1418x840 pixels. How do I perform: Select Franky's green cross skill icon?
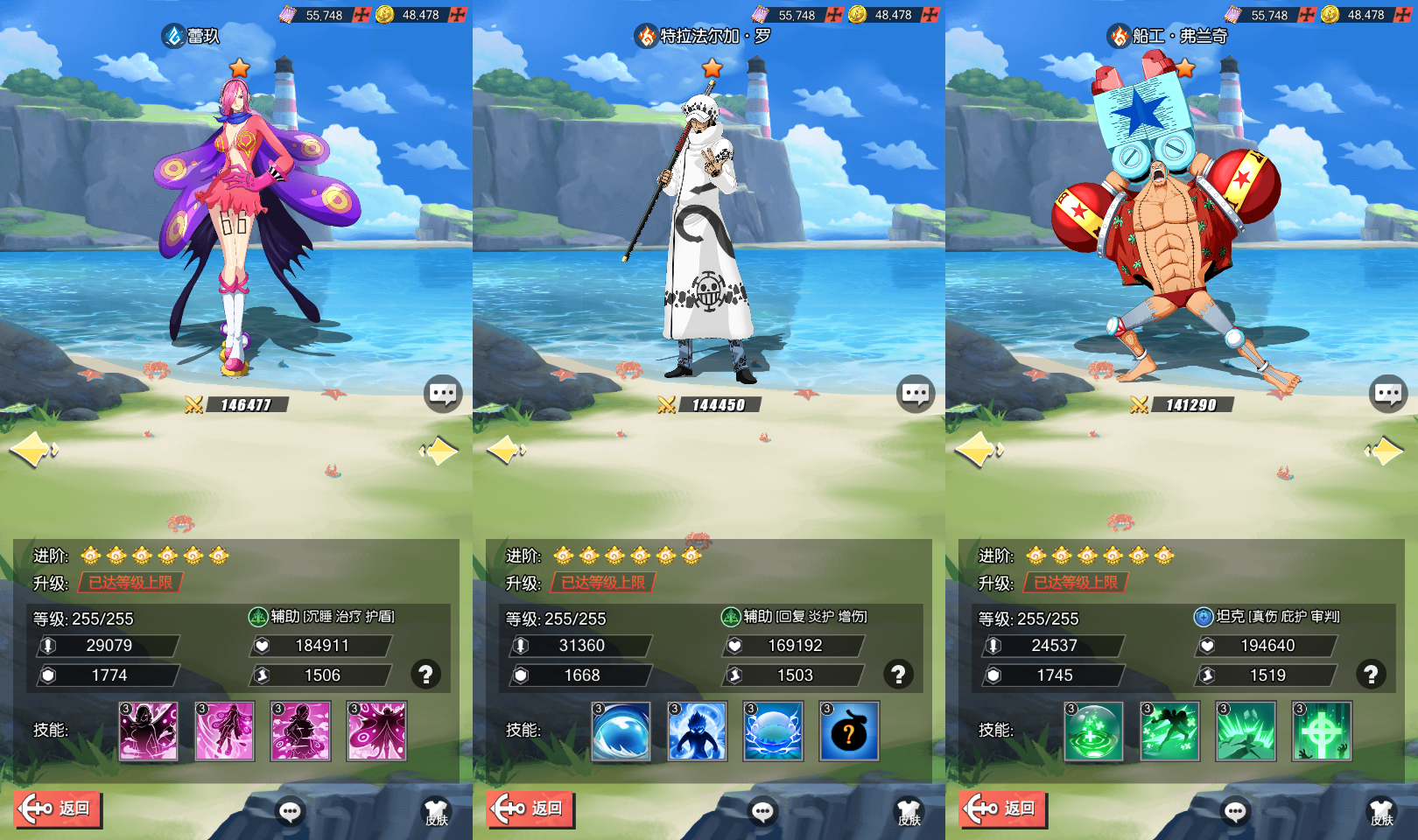pos(1322,731)
